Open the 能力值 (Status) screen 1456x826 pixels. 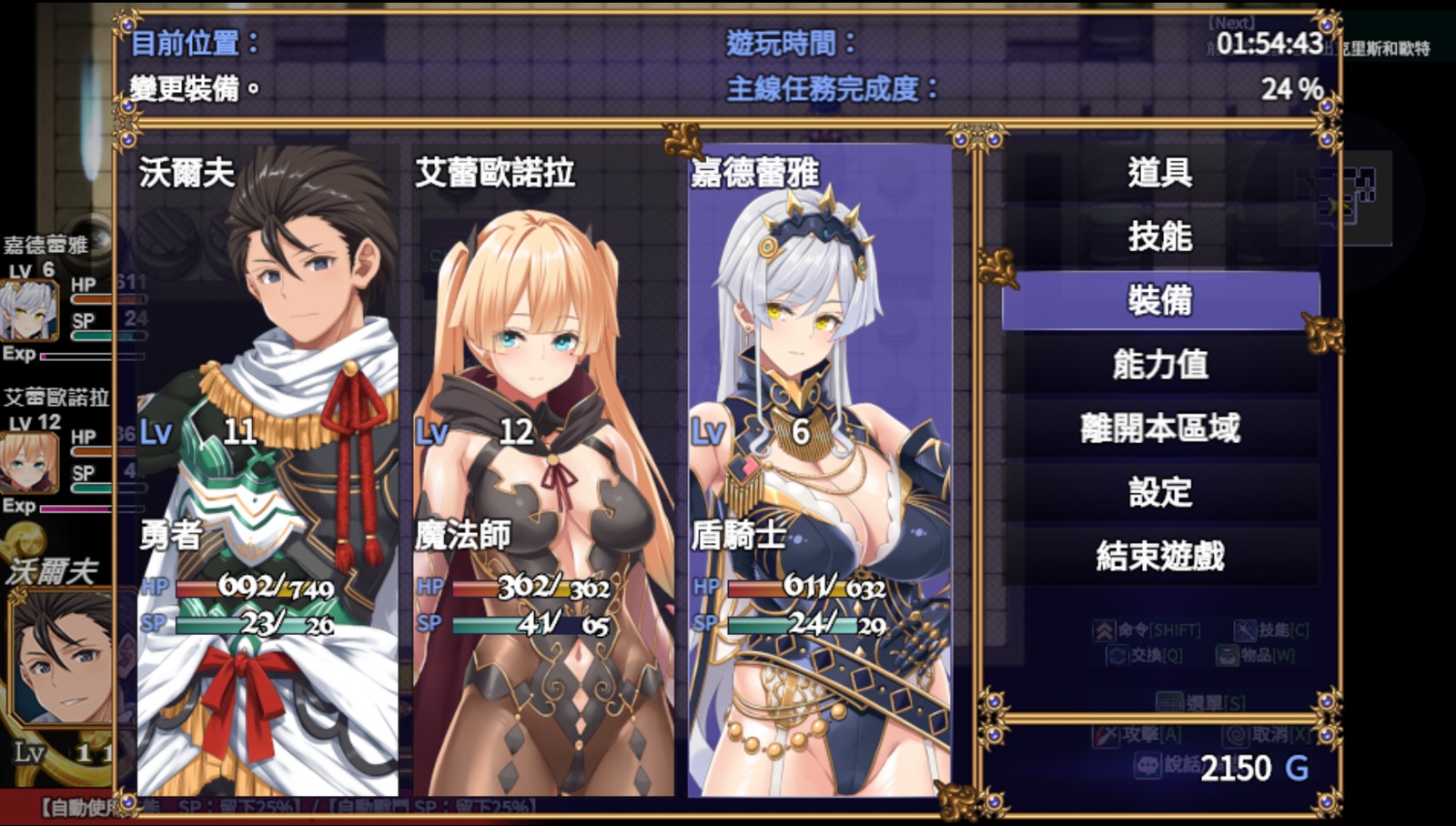tap(1160, 365)
